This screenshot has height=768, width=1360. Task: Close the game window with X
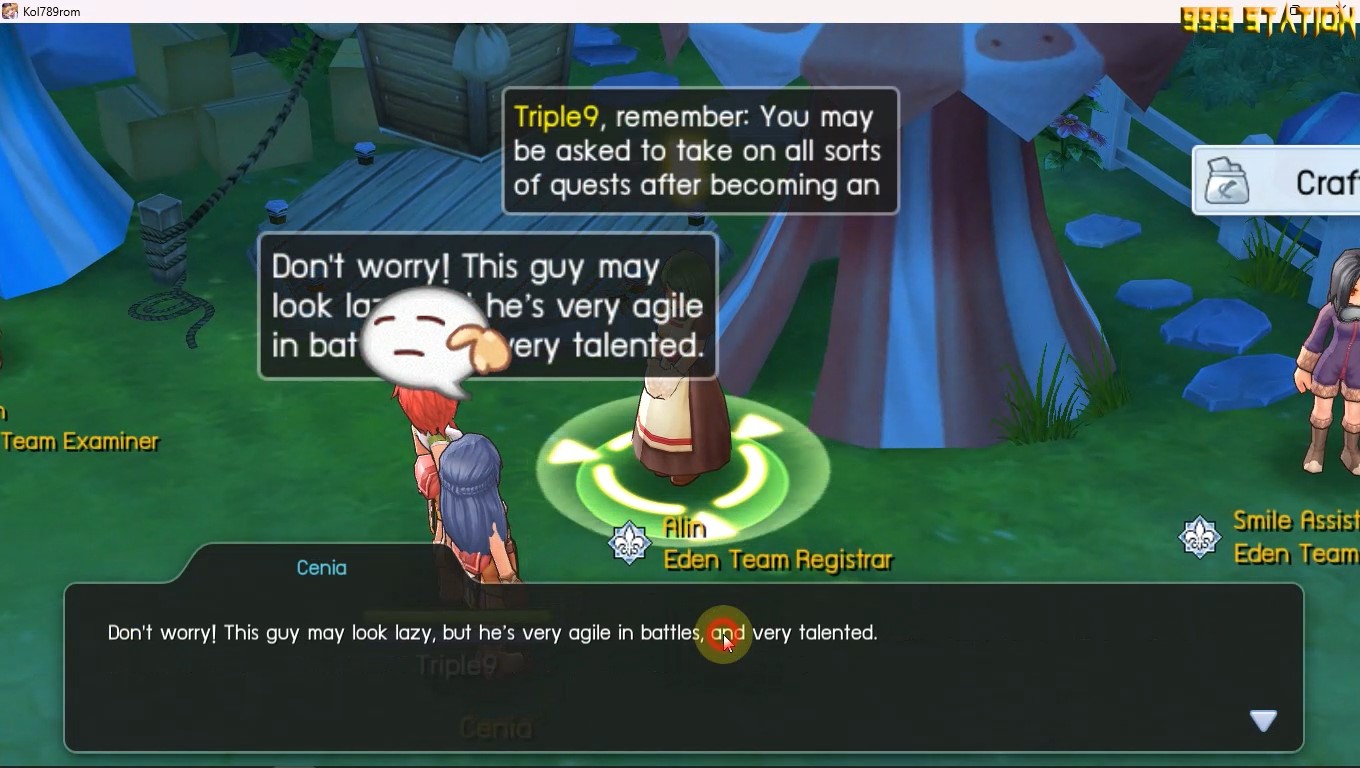pyautogui.click(x=1343, y=10)
